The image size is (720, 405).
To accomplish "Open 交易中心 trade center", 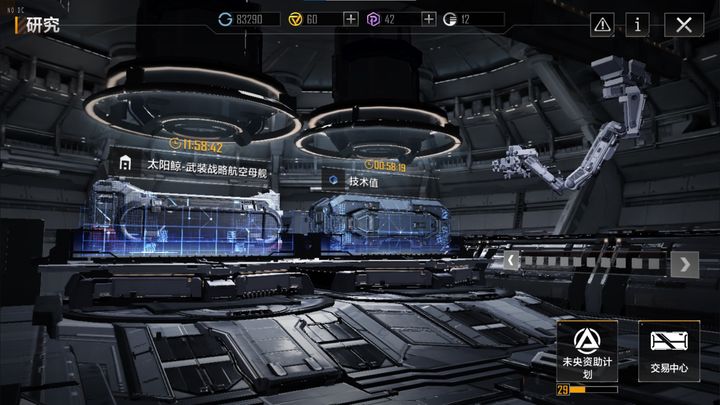I will [669, 351].
